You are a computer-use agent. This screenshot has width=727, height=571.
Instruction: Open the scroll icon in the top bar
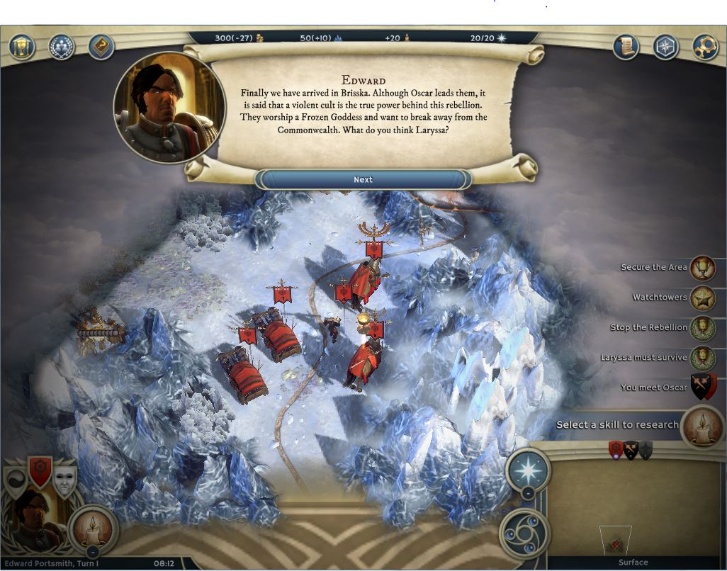coord(627,46)
